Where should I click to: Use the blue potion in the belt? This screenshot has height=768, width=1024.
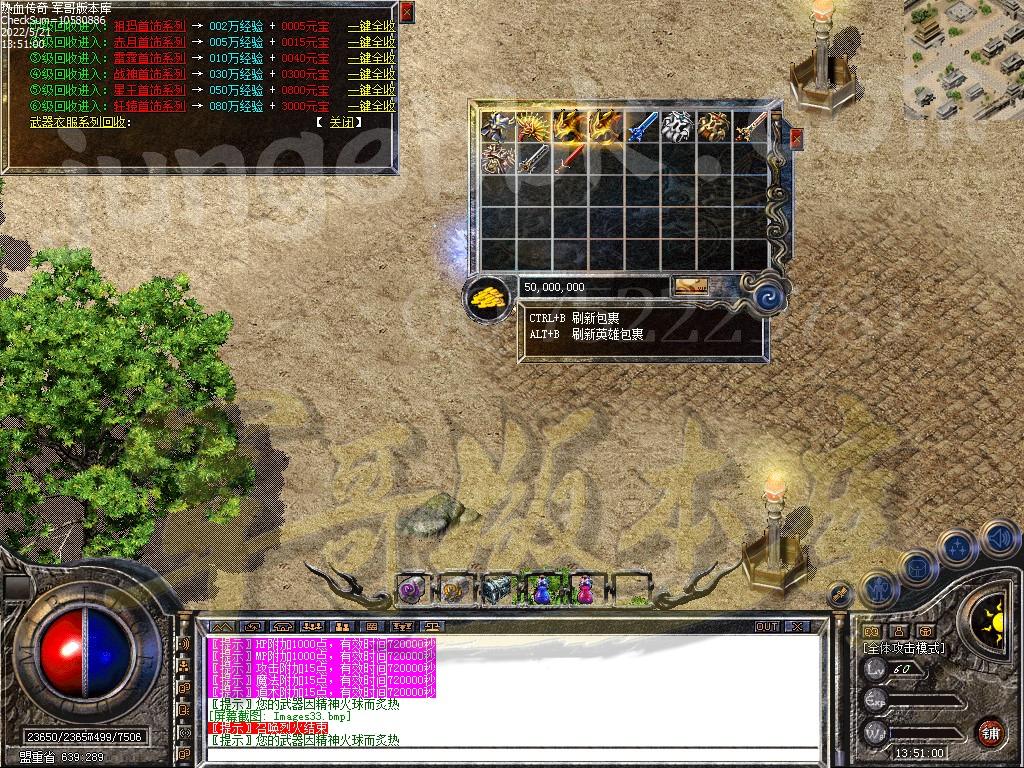tap(541, 591)
